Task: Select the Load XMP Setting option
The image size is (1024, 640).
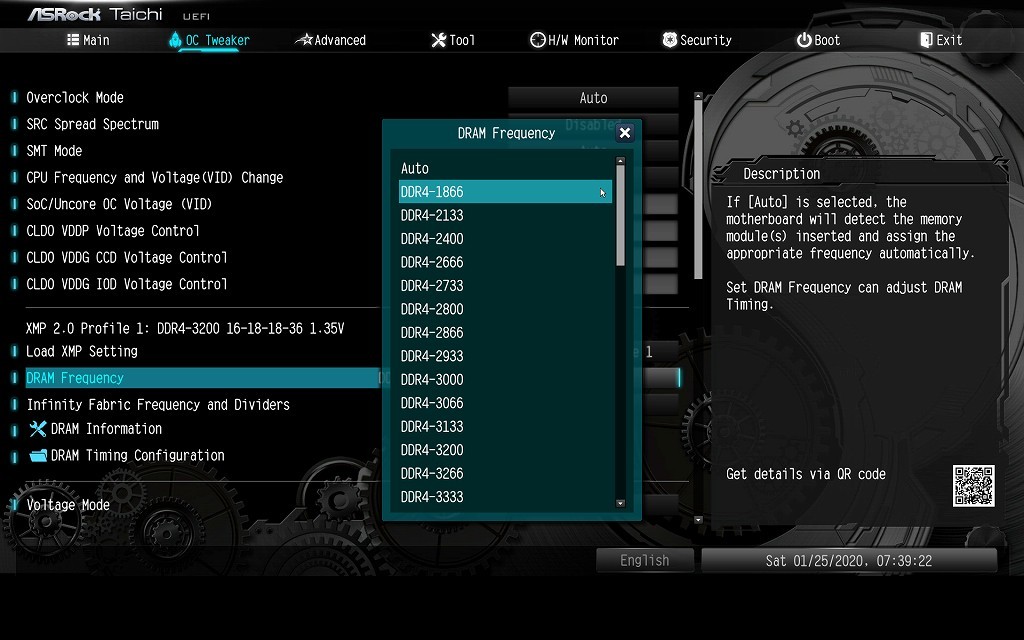Action: [82, 351]
